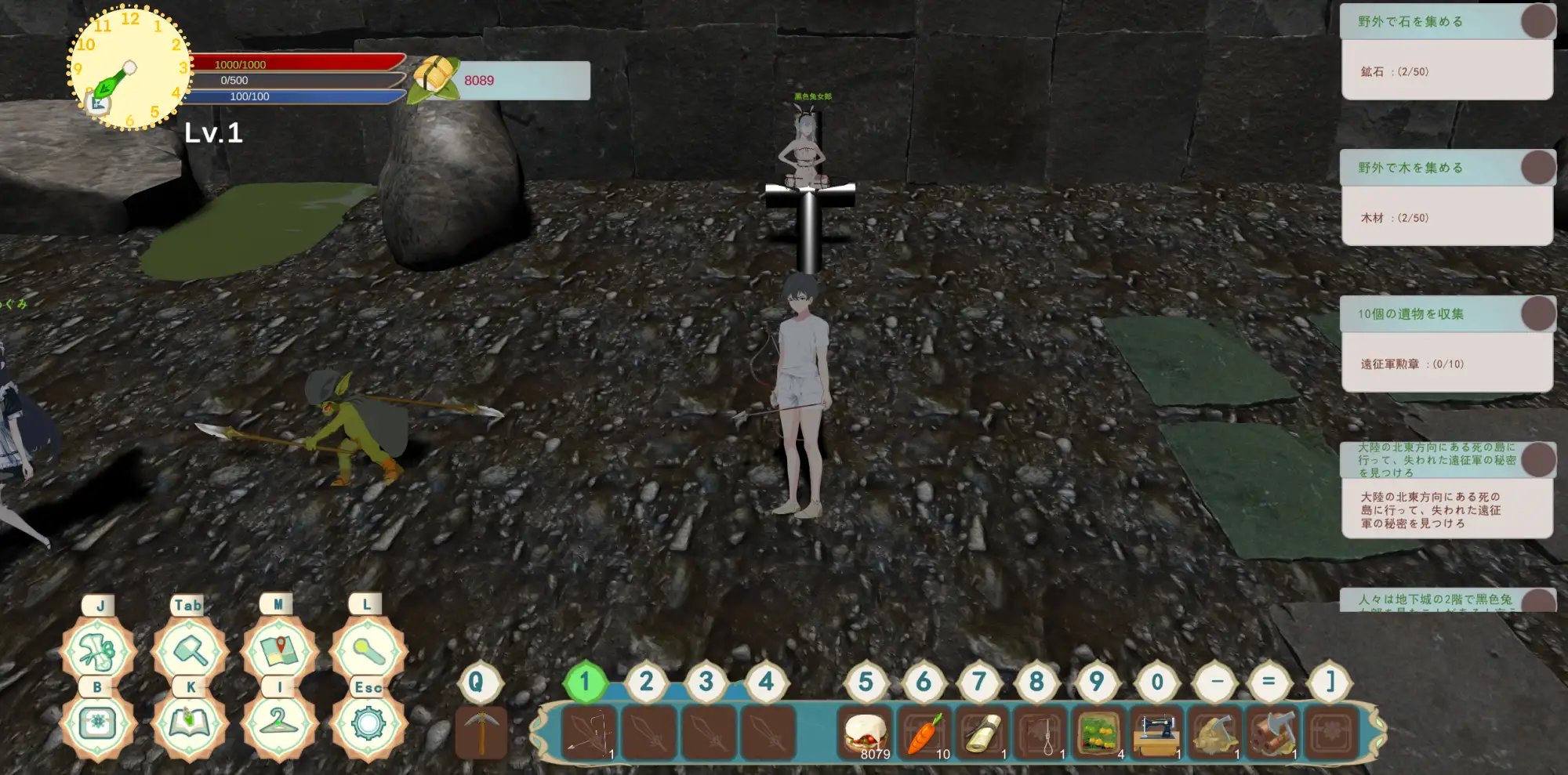Open the gear settings icon
Viewport: 1568px width, 775px height.
click(368, 722)
